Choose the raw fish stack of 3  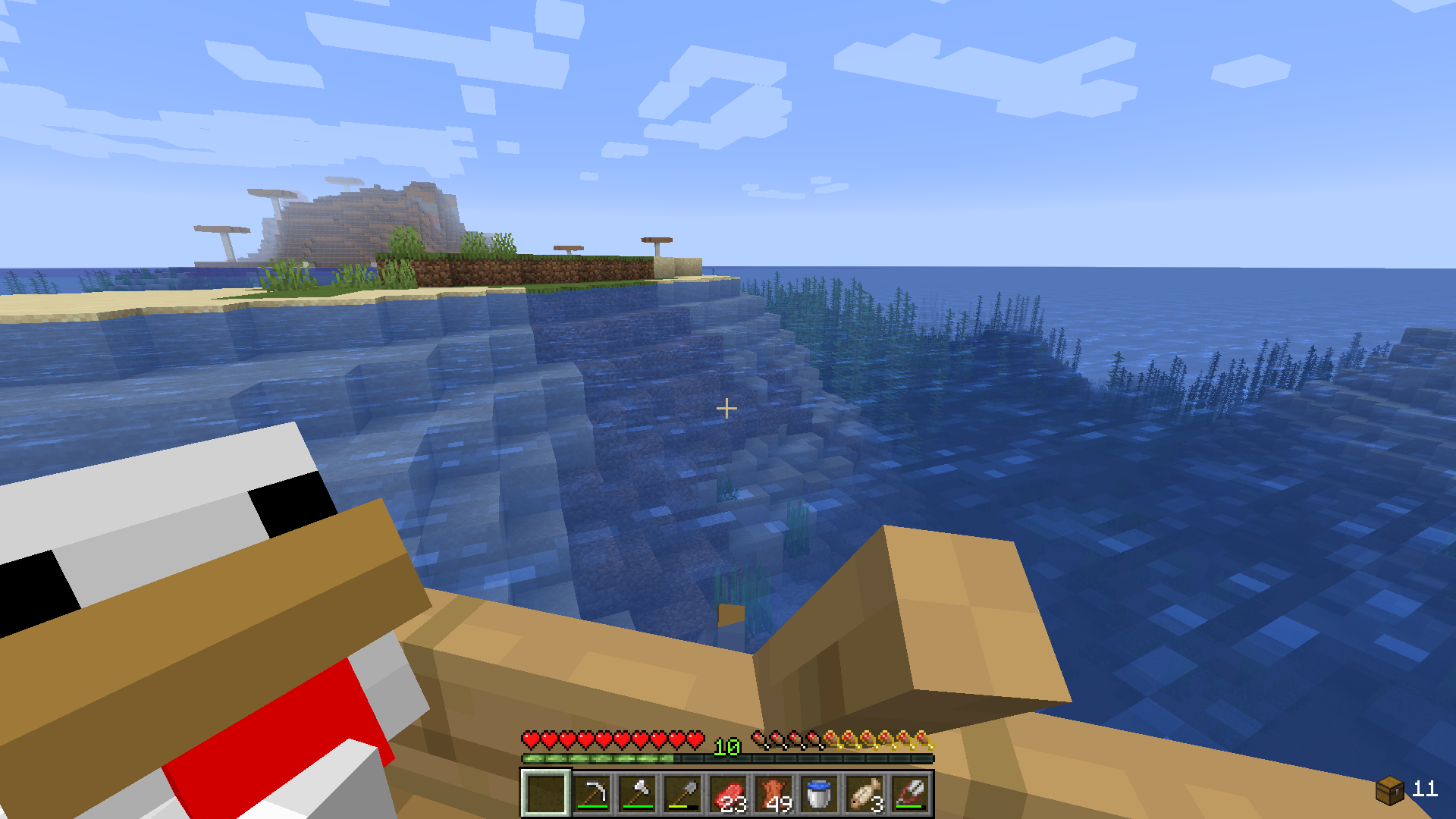[x=864, y=793]
